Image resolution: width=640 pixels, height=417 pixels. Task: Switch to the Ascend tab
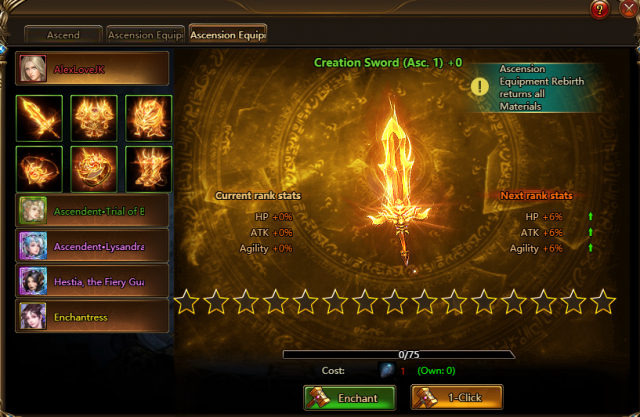[65, 34]
